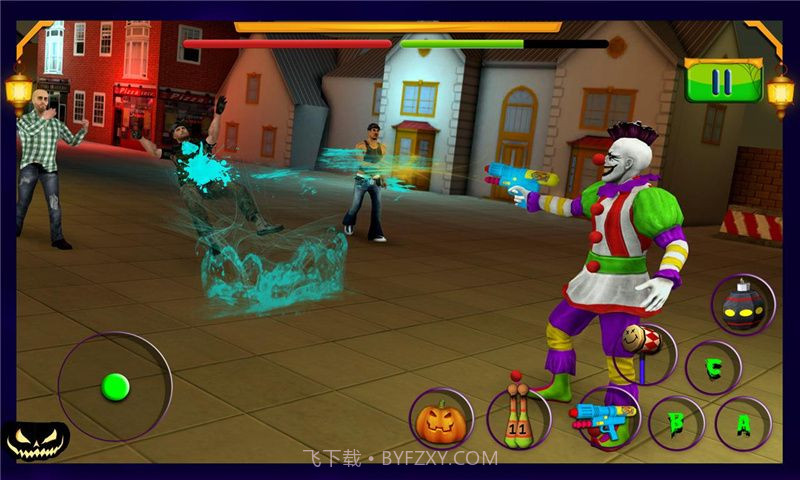Select the jack-o'-lantern pumpkin weapon

coord(441,419)
